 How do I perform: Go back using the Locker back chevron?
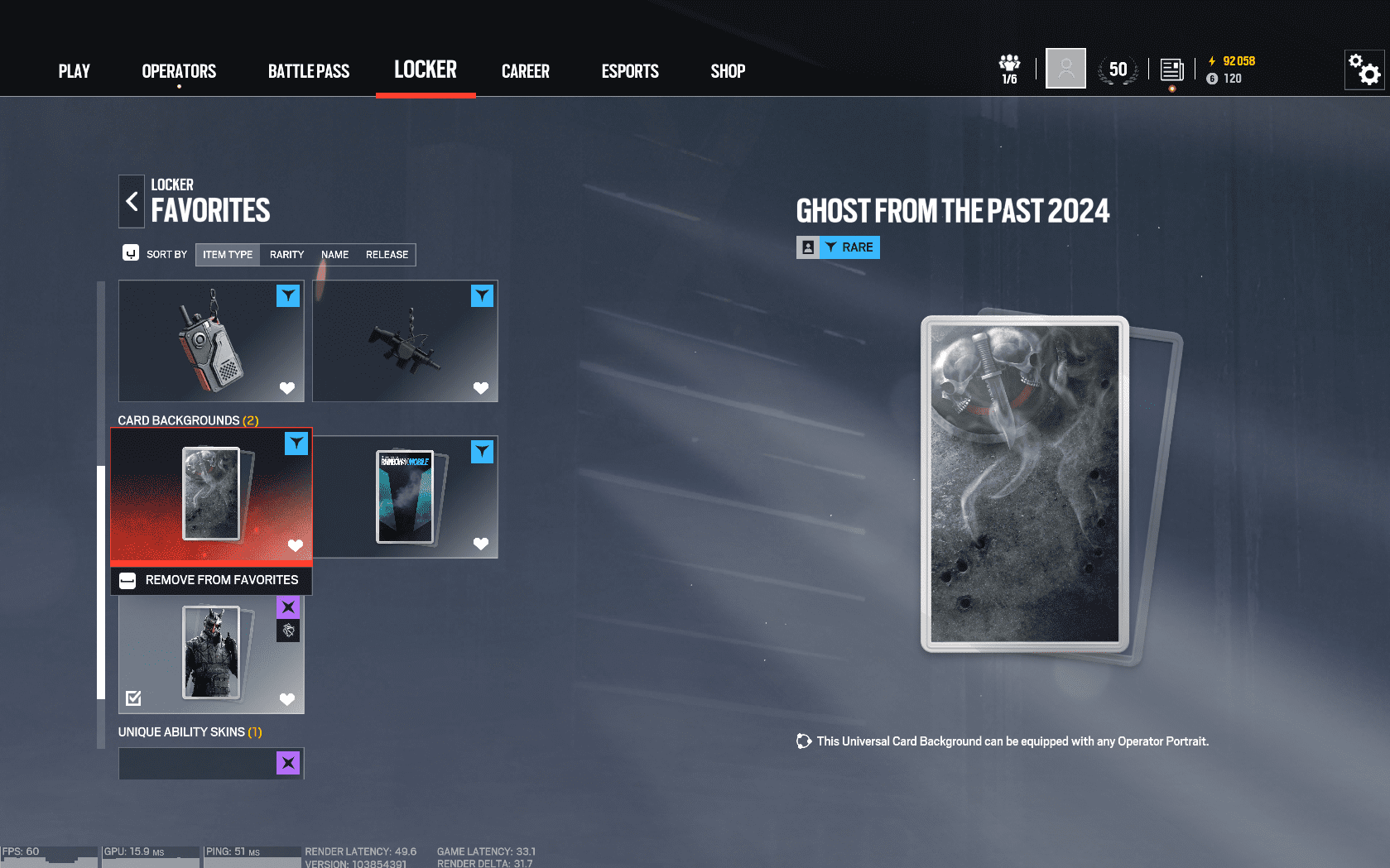[x=131, y=200]
